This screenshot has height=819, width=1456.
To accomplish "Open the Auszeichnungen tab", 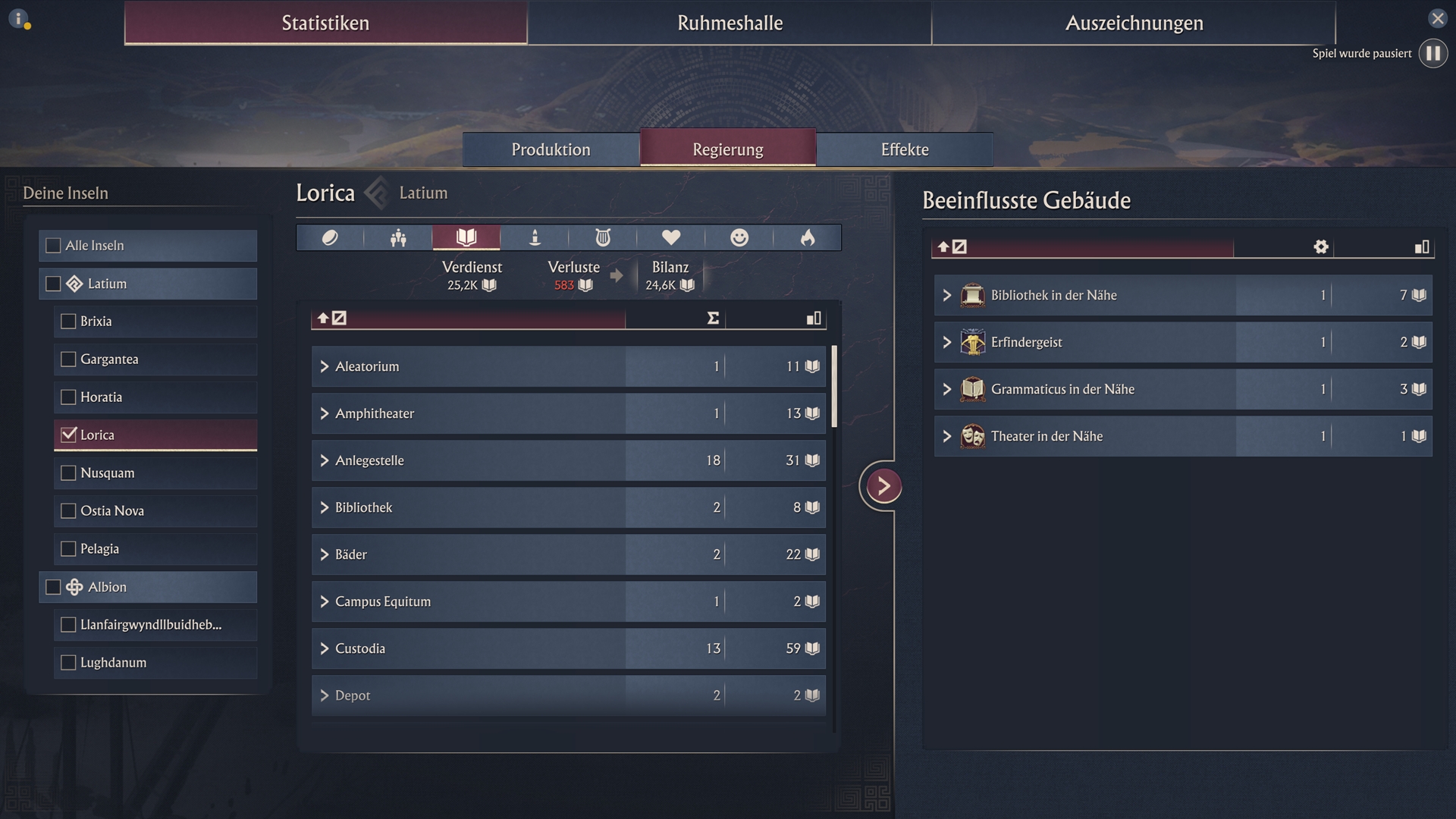I will [x=1134, y=23].
